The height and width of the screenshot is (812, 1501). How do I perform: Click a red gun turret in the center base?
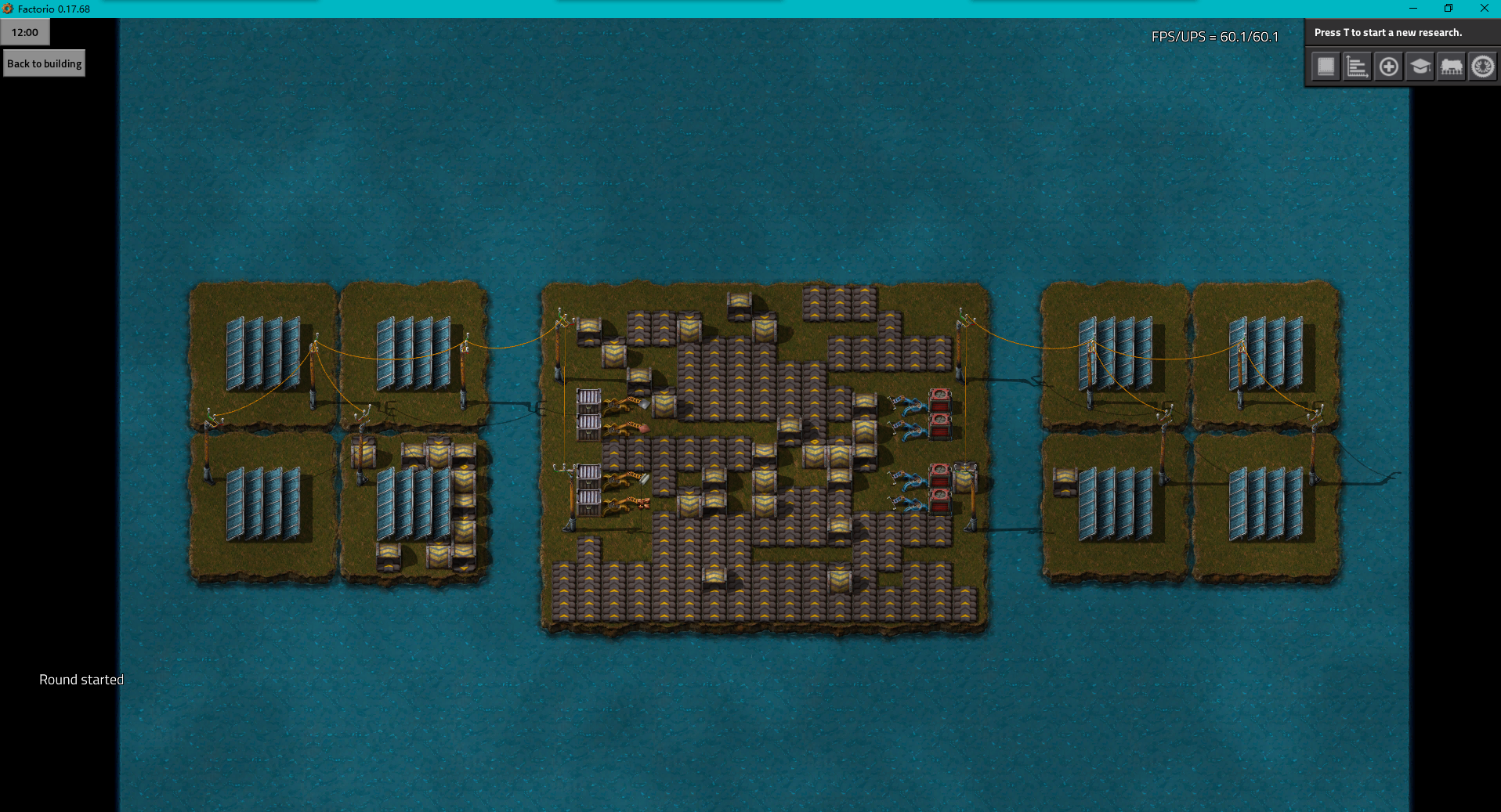pos(939,402)
